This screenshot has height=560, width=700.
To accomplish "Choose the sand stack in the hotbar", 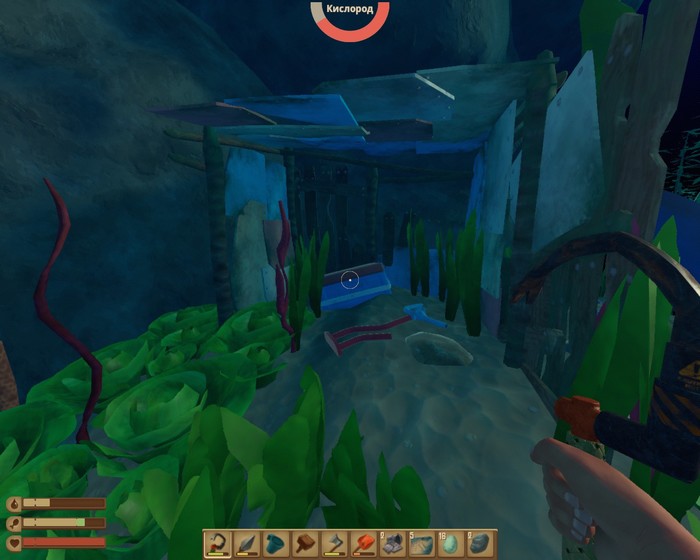I will point(420,543).
